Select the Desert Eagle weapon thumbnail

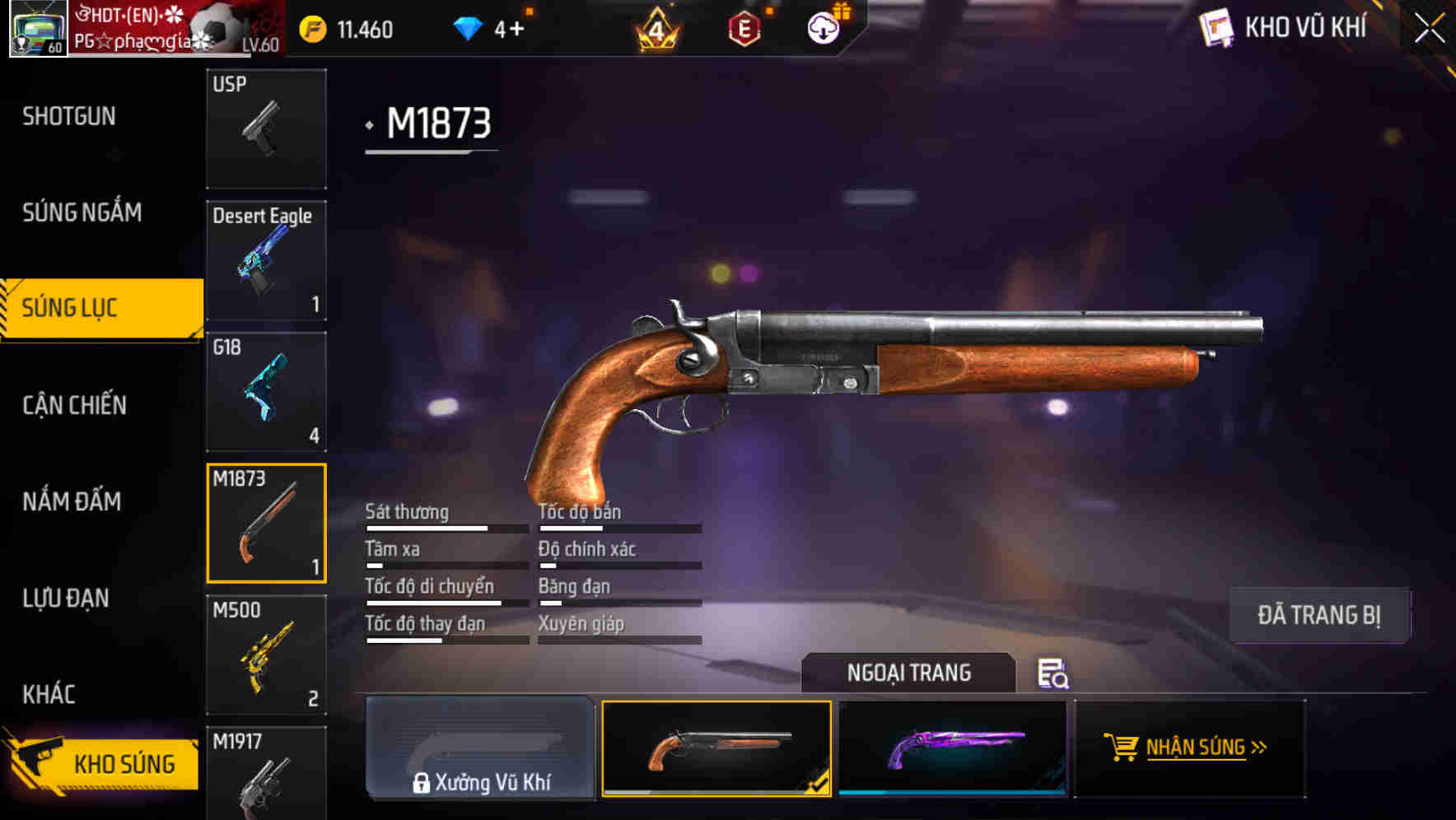[266, 259]
